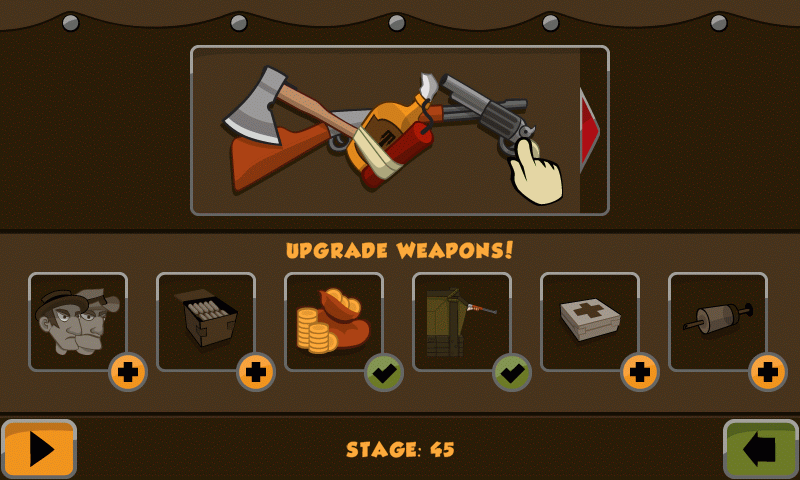Viewport: 800px width, 480px height.
Task: Click the checkmark badge on brick barricade
Action: tap(512, 372)
